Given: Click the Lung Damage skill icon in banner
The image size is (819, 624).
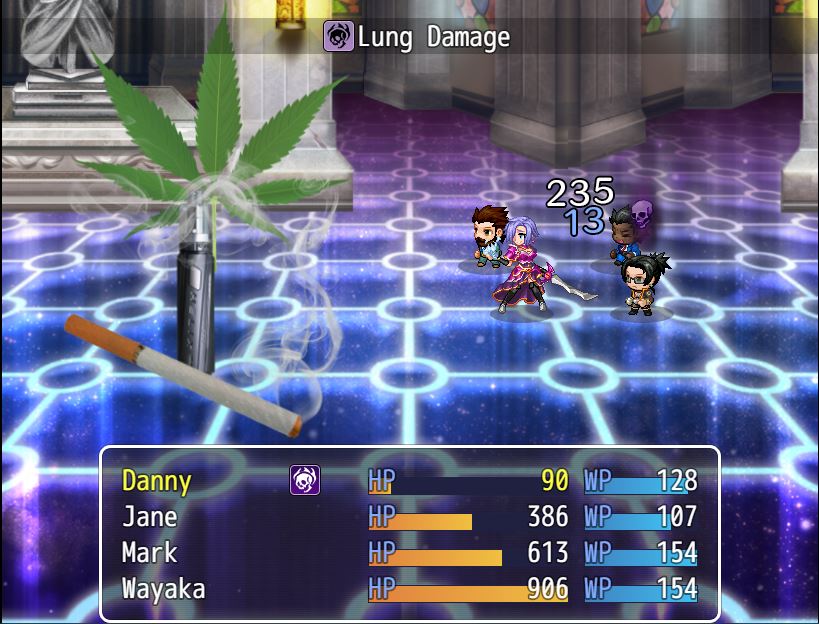Looking at the screenshot, I should coord(338,37).
